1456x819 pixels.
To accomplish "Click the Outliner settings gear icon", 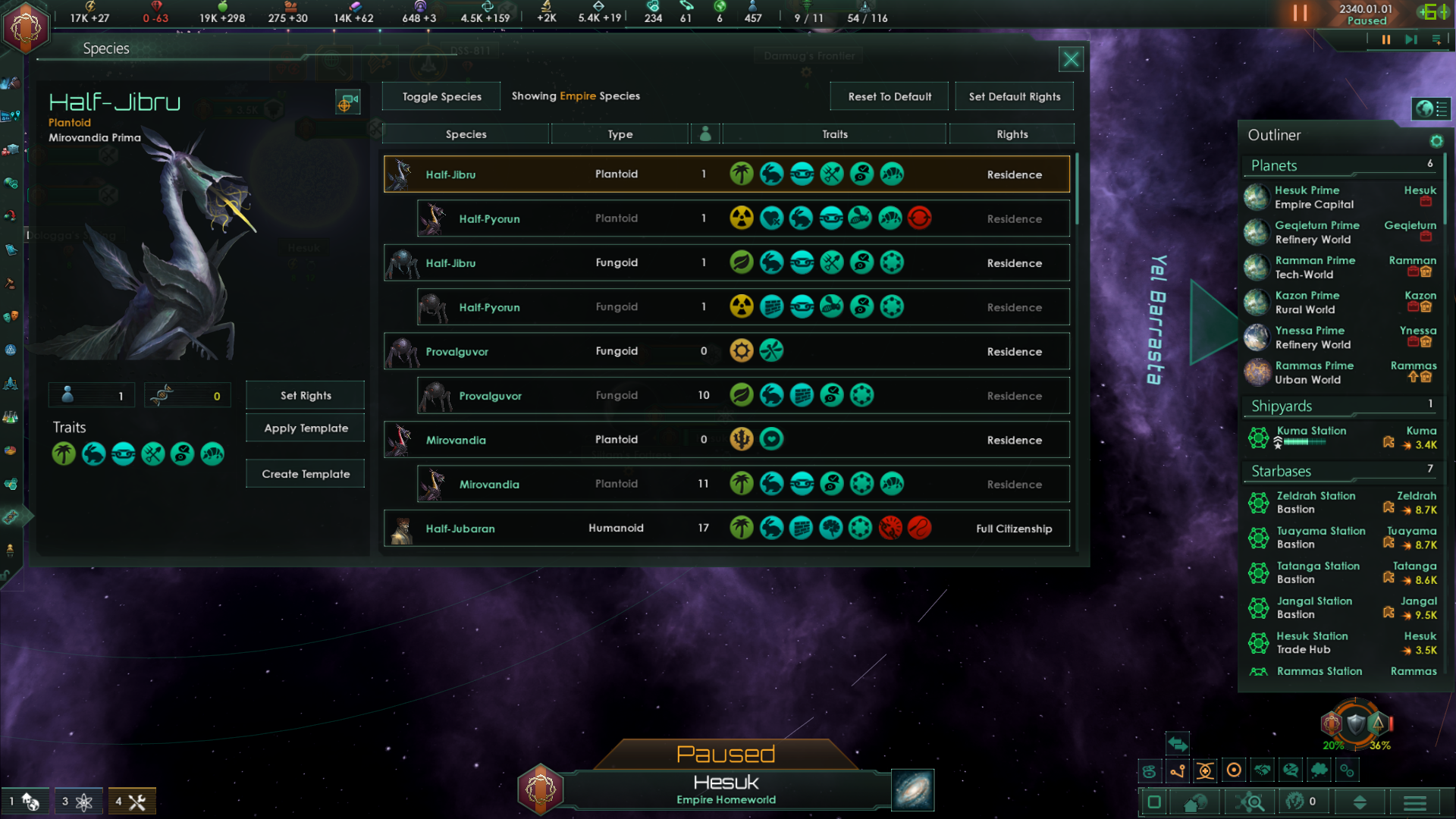I will (x=1437, y=141).
